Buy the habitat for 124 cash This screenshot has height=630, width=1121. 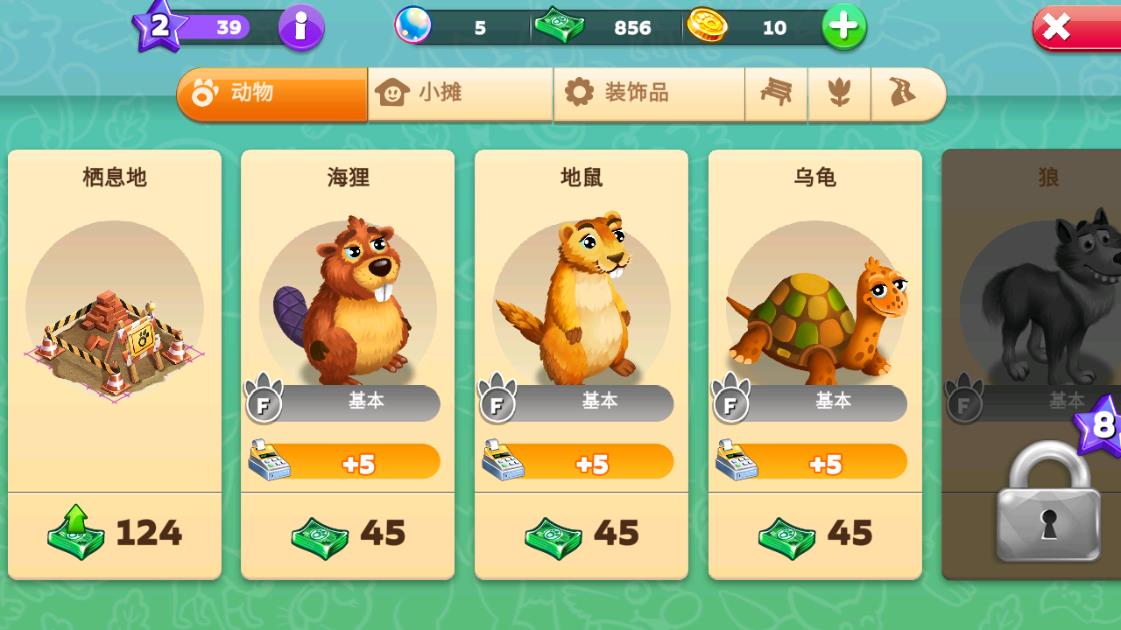point(114,534)
